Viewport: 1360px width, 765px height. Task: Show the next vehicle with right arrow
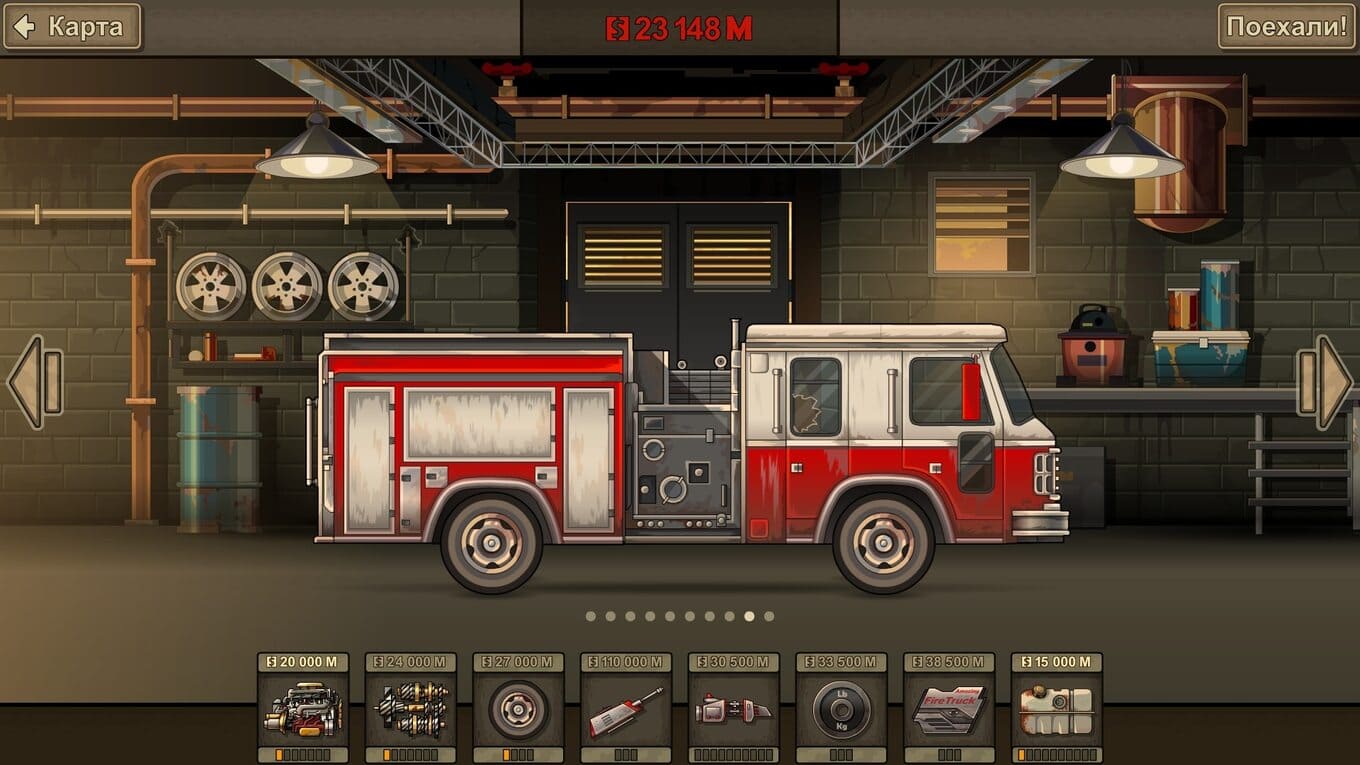tap(1325, 382)
